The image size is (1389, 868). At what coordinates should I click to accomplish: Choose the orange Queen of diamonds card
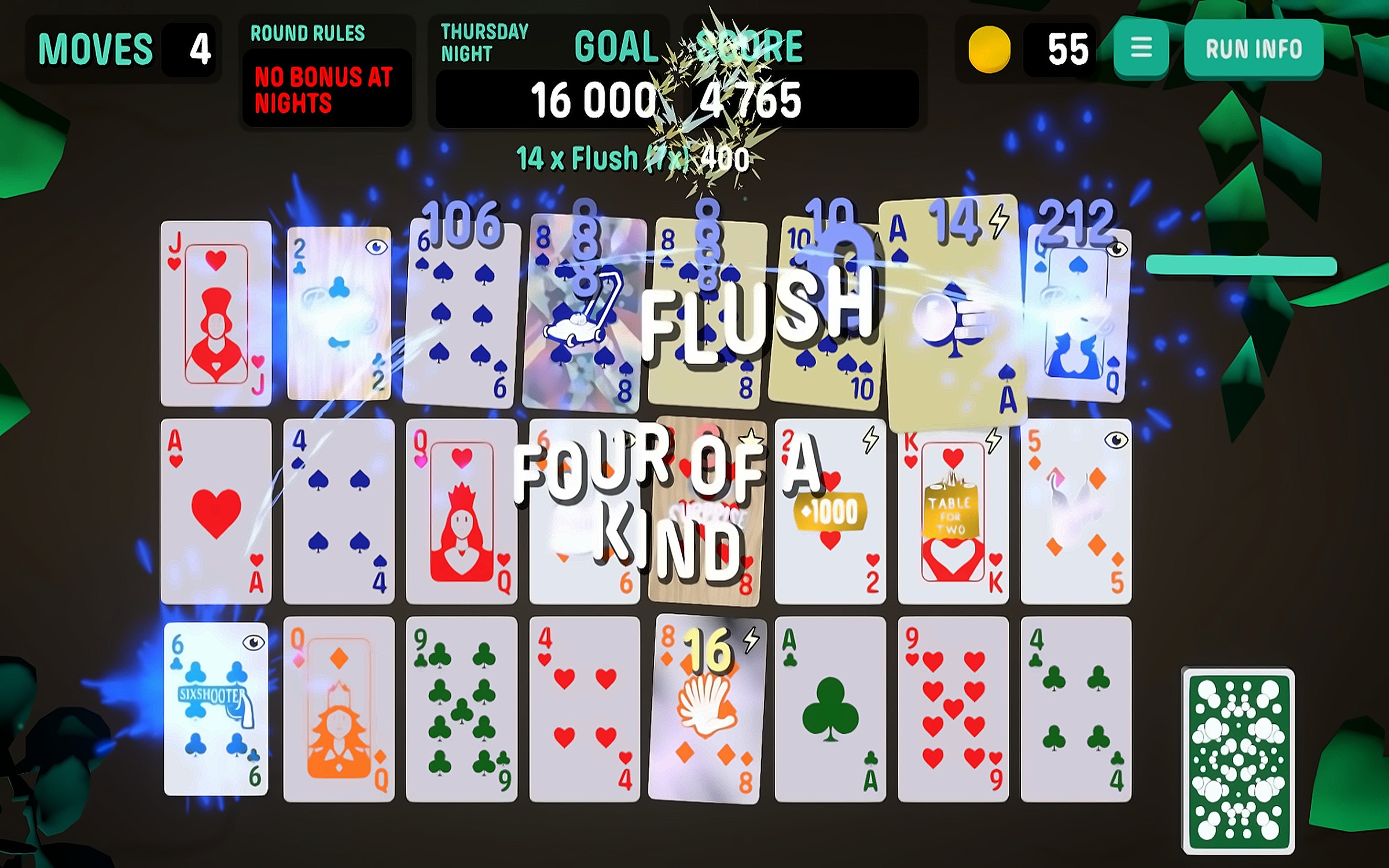(339, 709)
